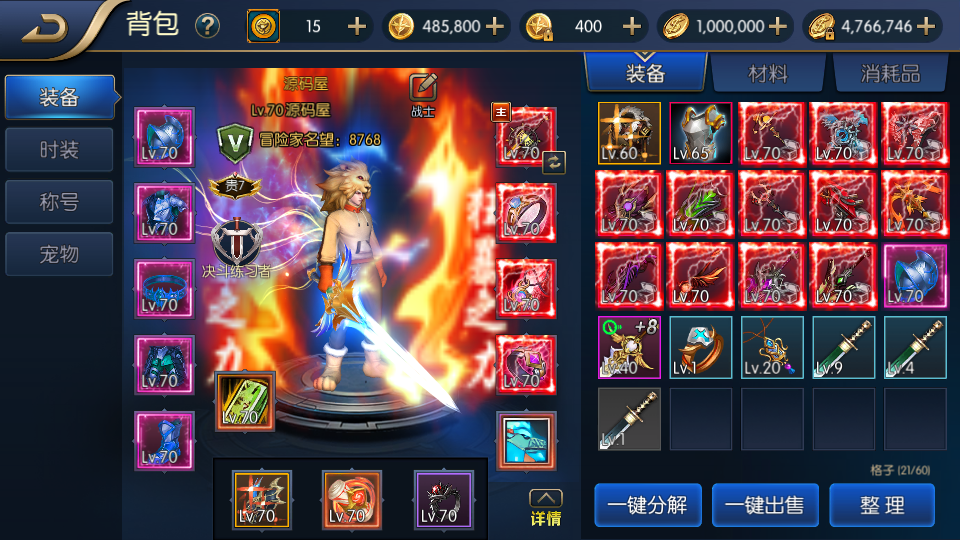
Task: Pick the +8 Lv.40 weapon slot
Action: [x=629, y=348]
